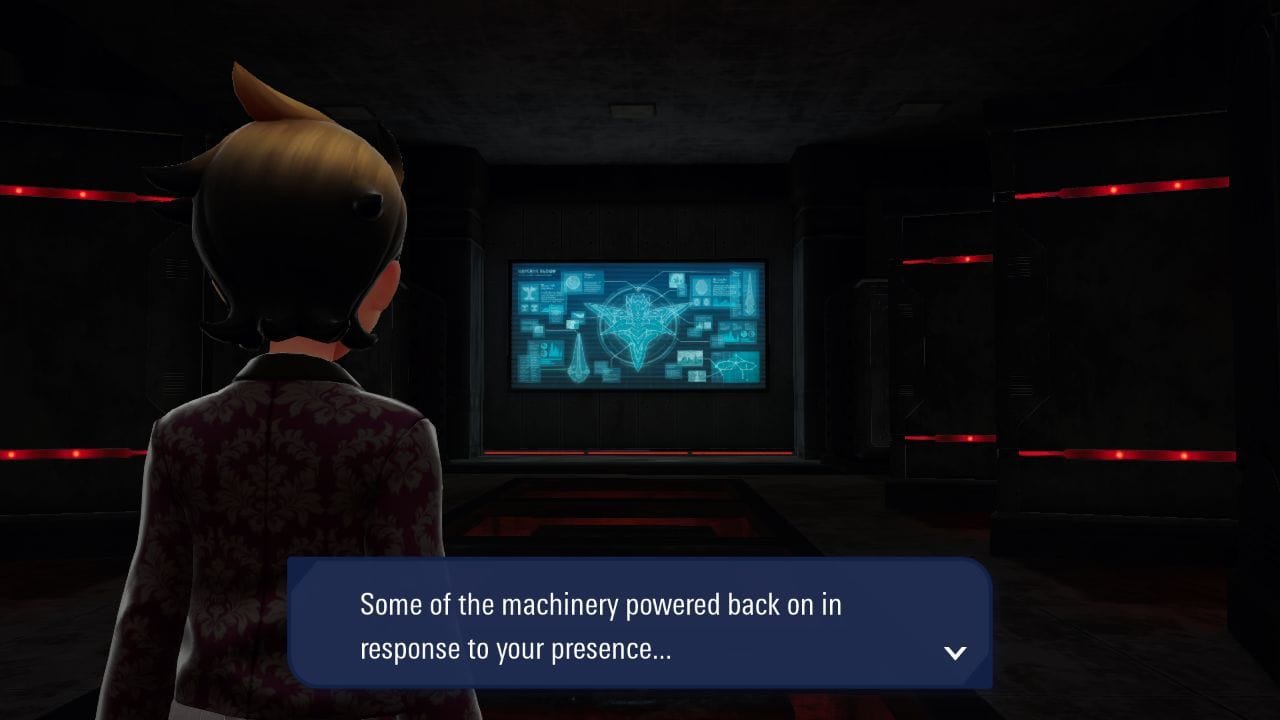Toggle the glowing red floor panel

[x=620, y=520]
